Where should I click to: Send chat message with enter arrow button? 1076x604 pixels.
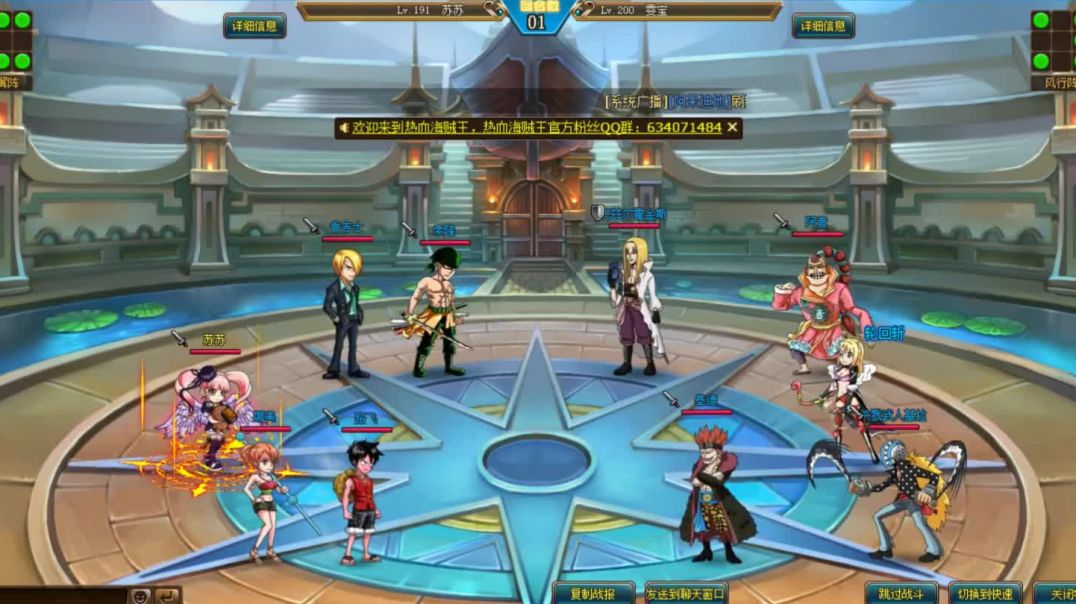coord(167,596)
